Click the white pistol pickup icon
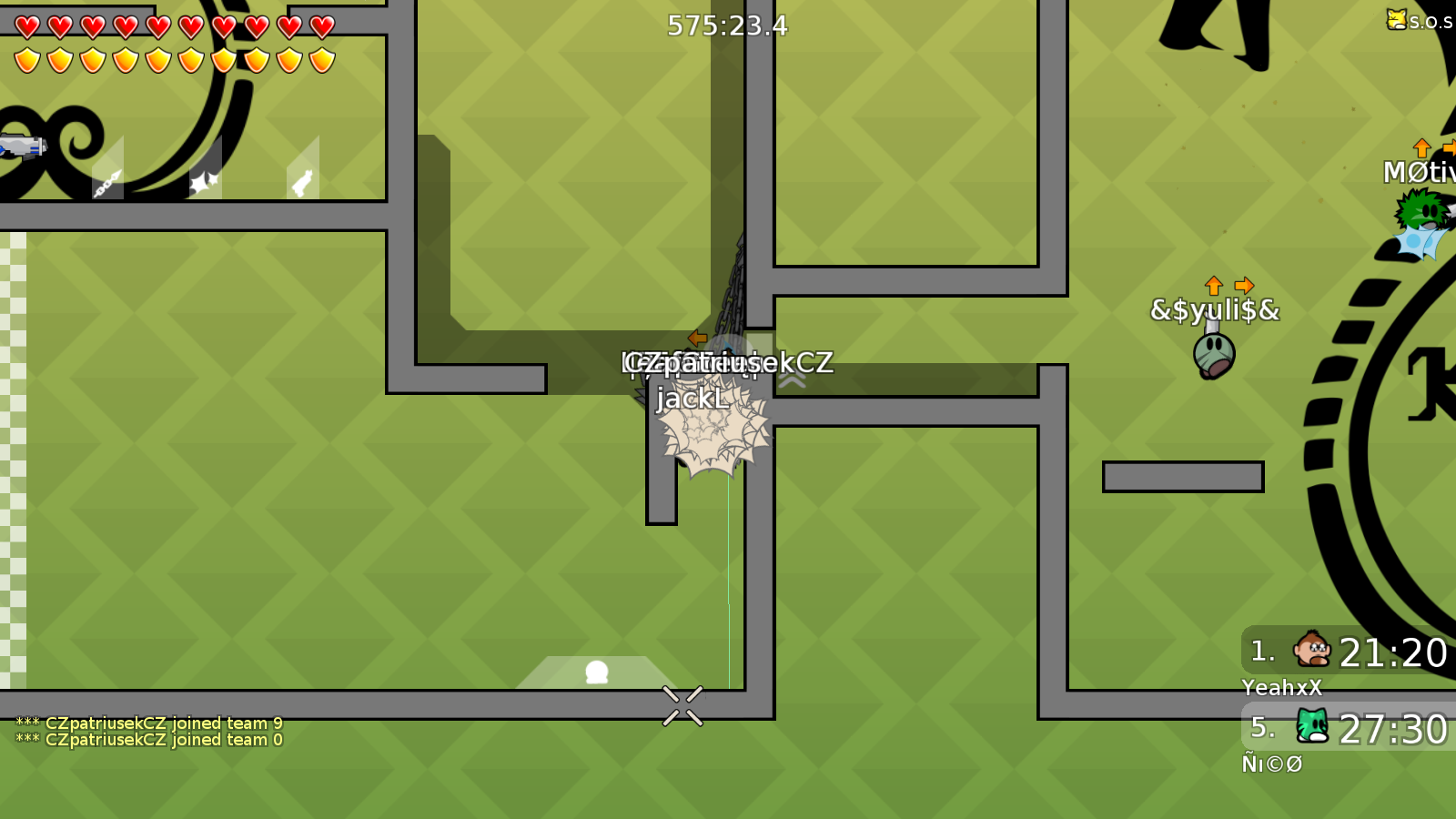This screenshot has height=819, width=1456. [x=300, y=182]
